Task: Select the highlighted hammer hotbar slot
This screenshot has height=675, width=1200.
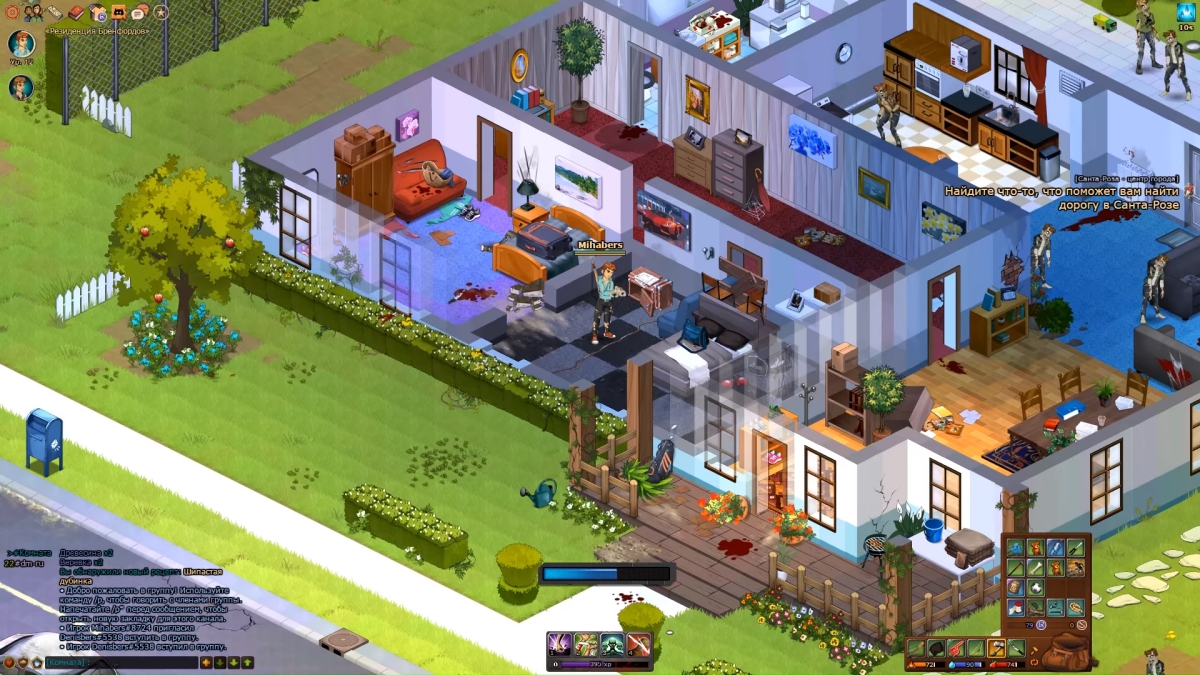Action: coord(997,648)
